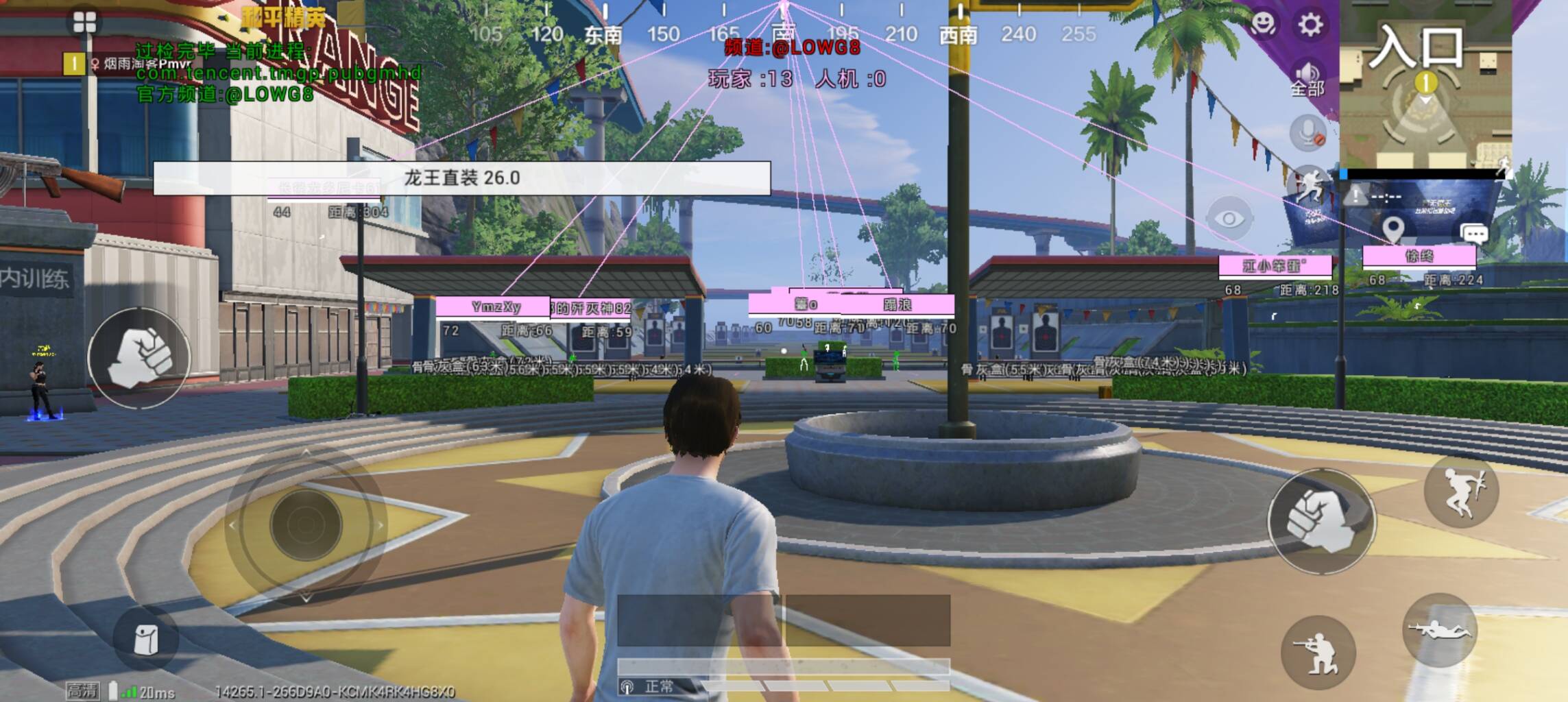Tap the eye free-look icon
The height and width of the screenshot is (702, 1568).
1229,219
